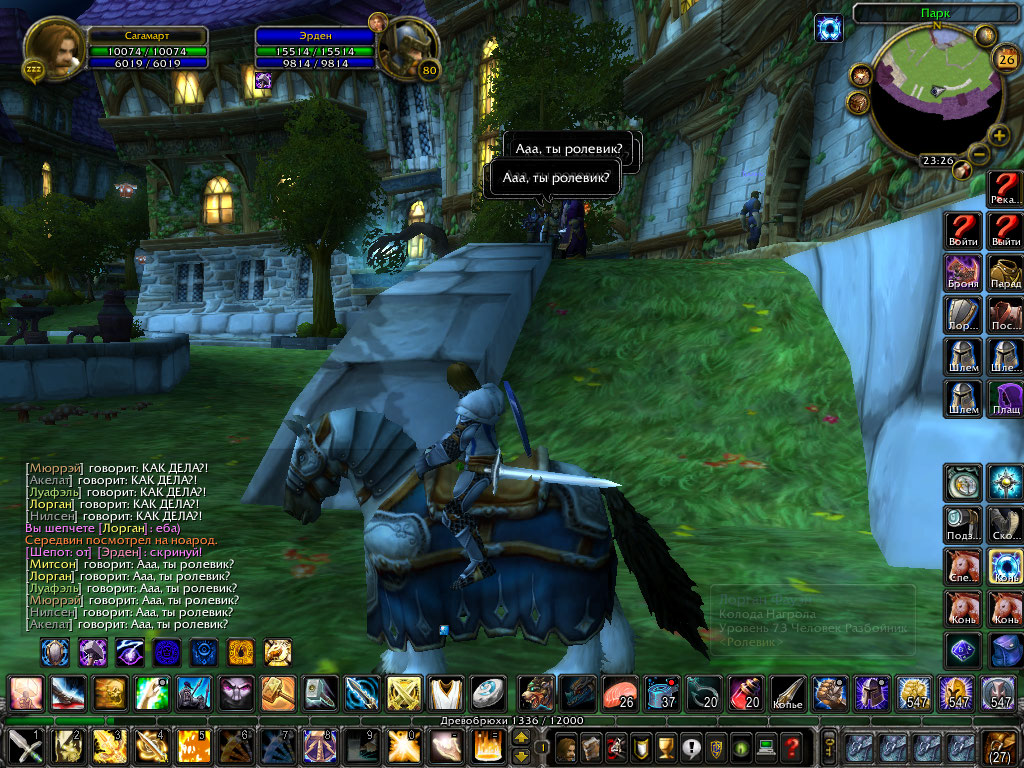Screen dimensions: 1024x768
Task: Use the Броня action button
Action: pyautogui.click(x=963, y=272)
